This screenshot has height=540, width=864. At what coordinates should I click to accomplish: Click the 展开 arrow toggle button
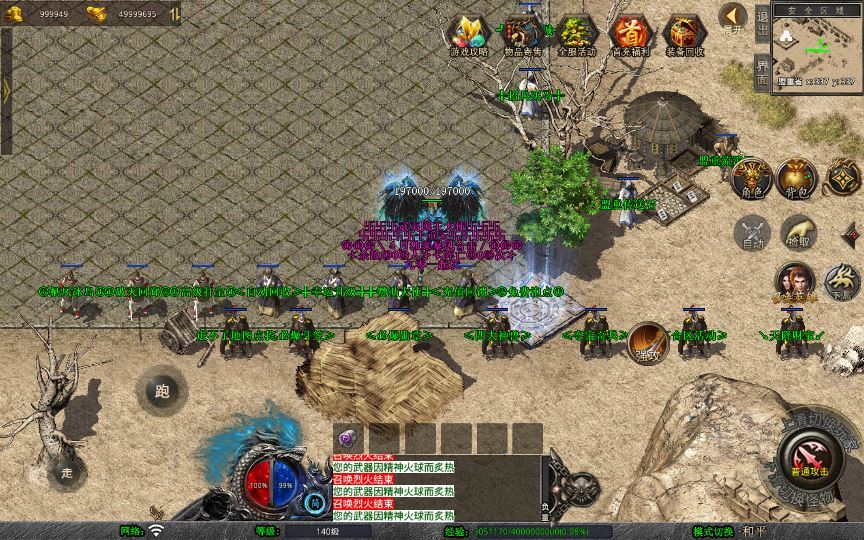734,18
